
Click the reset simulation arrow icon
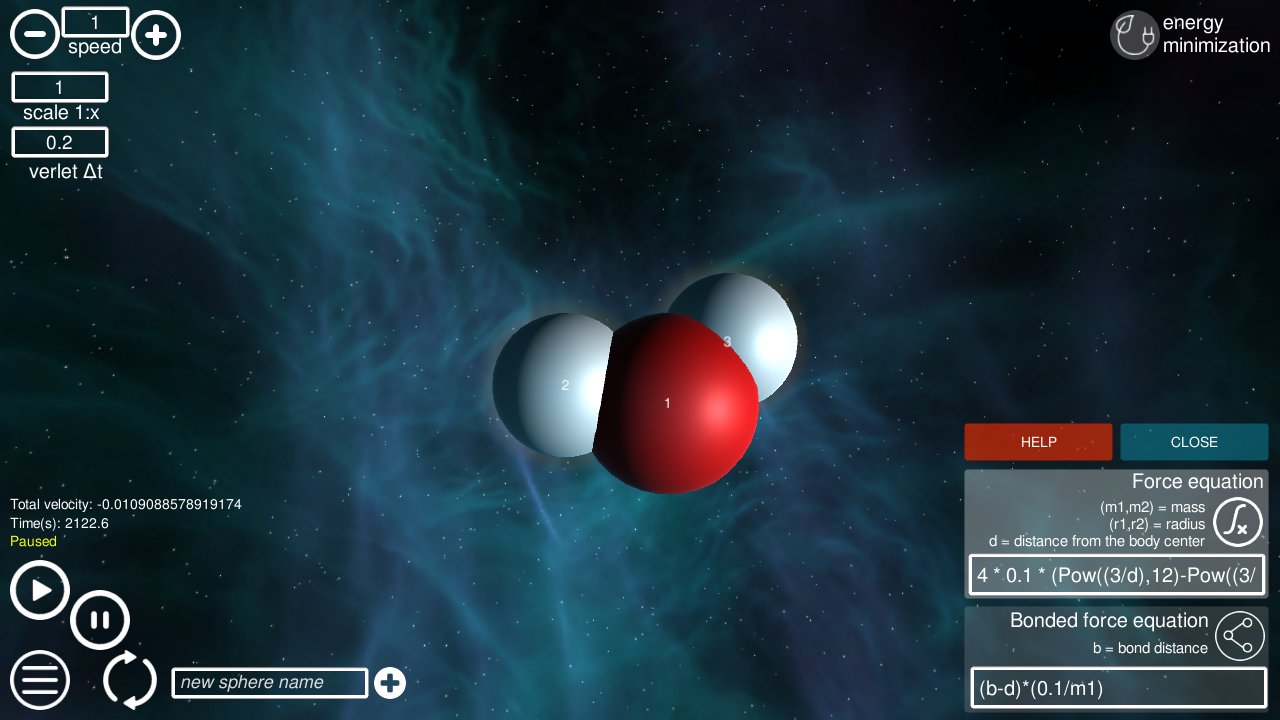130,680
